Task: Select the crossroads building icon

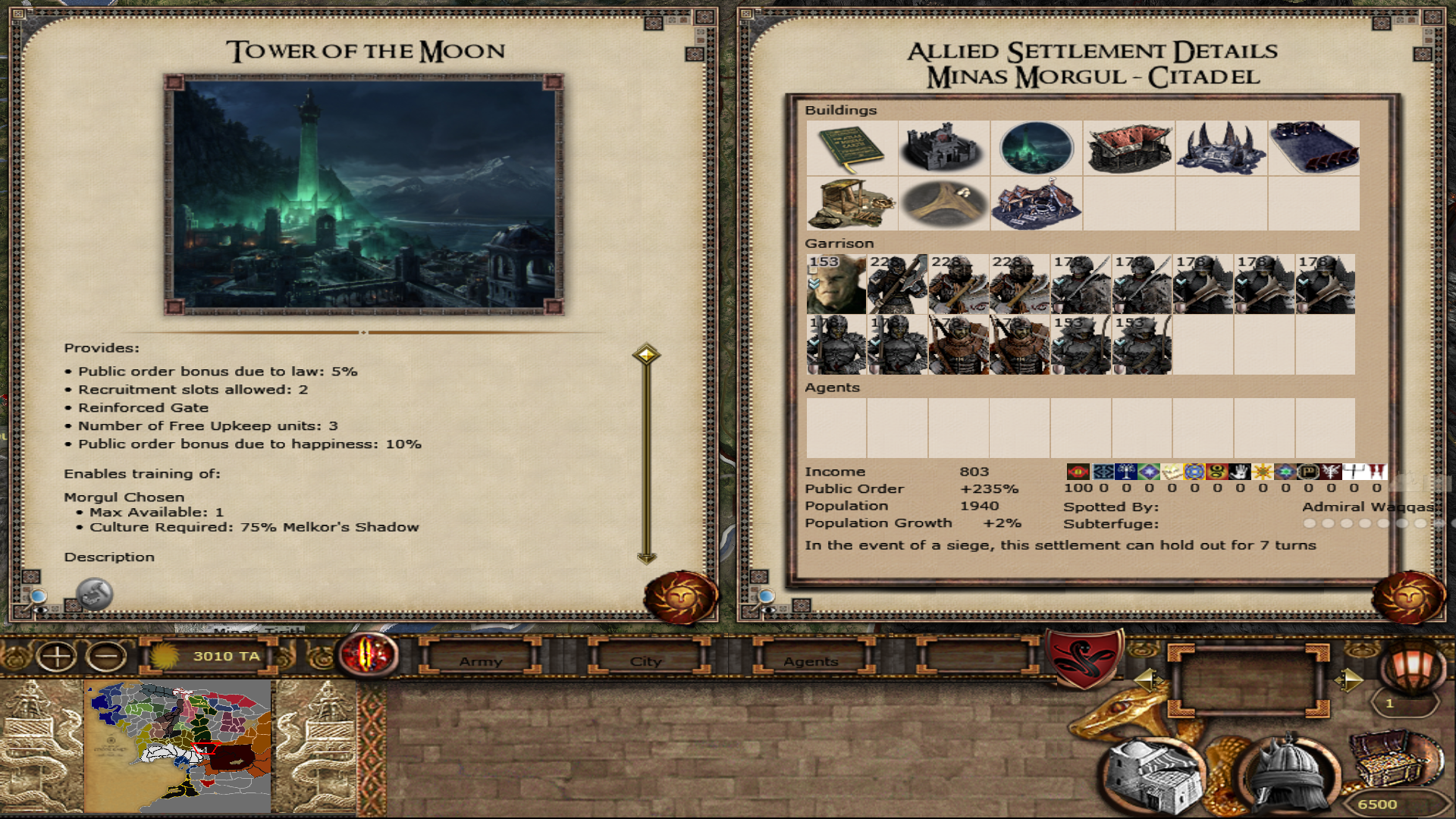Action: pos(943,203)
